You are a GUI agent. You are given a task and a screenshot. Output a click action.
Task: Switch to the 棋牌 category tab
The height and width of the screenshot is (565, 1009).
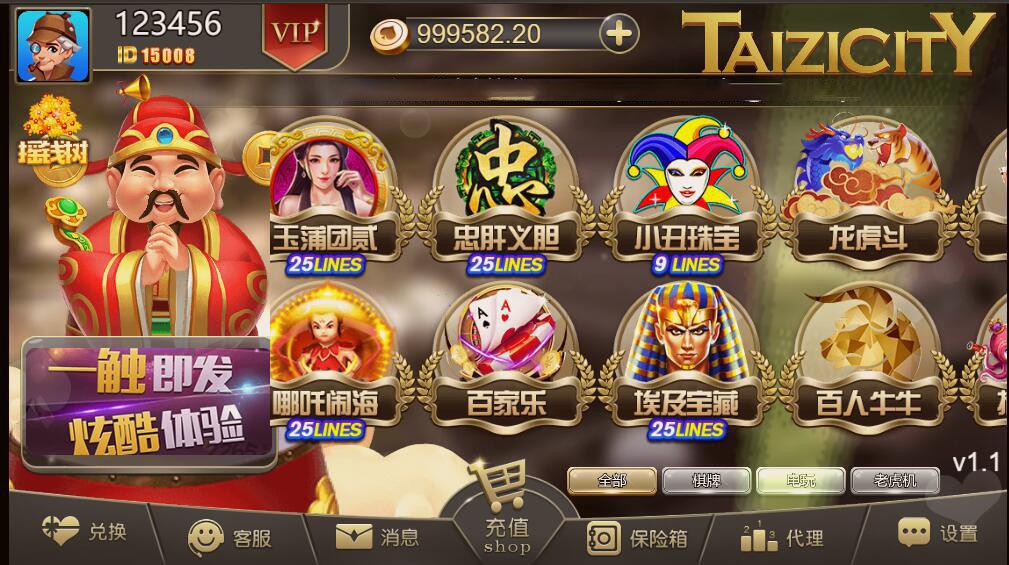tap(706, 480)
